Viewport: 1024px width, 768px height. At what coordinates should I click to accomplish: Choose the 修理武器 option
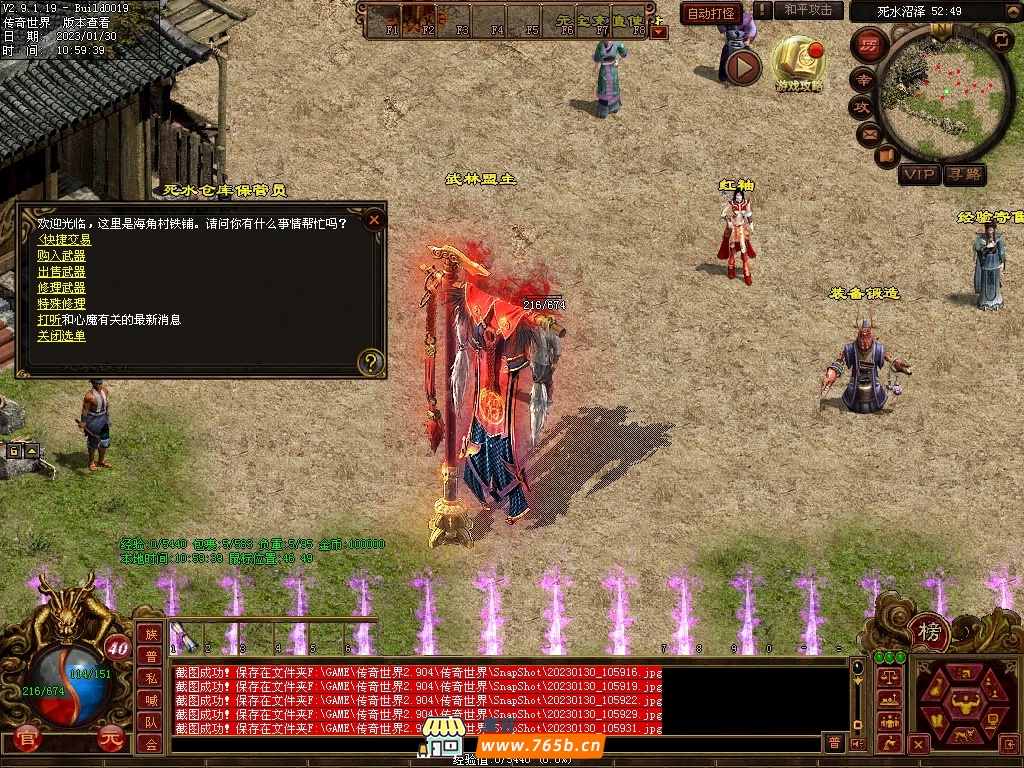[61, 288]
